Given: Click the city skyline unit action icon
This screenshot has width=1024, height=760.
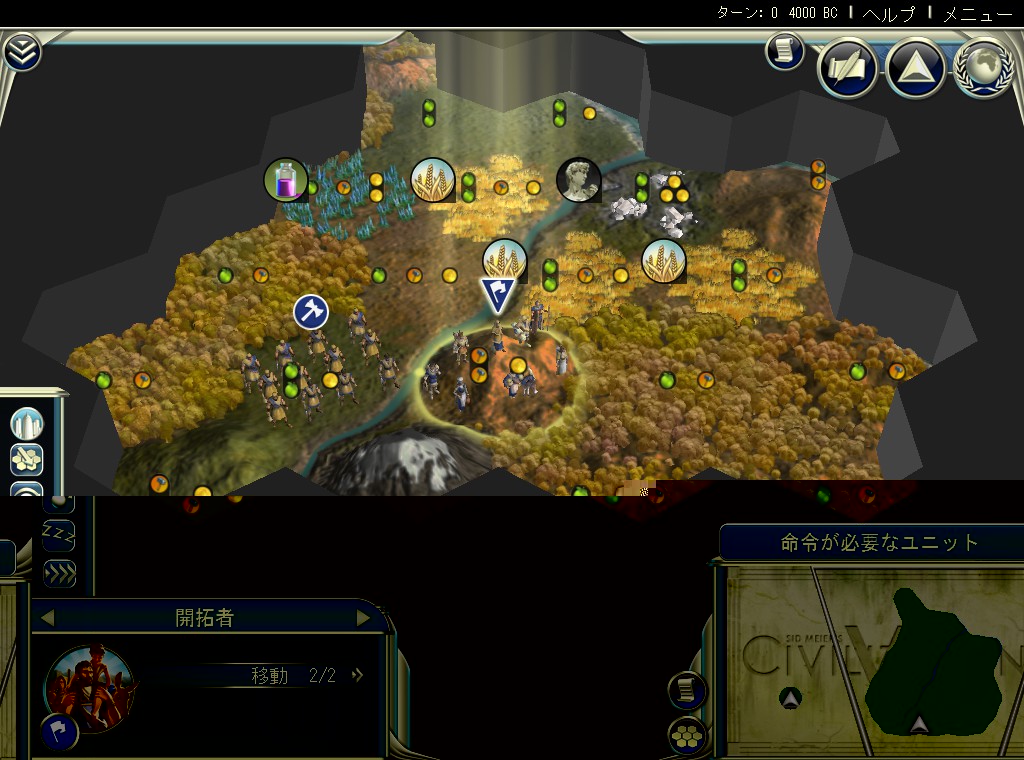Looking at the screenshot, I should pyautogui.click(x=27, y=423).
